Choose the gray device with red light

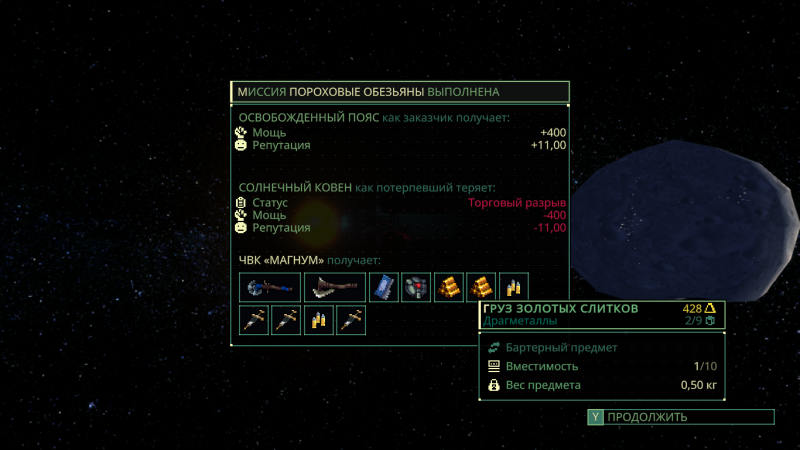pos(416,287)
